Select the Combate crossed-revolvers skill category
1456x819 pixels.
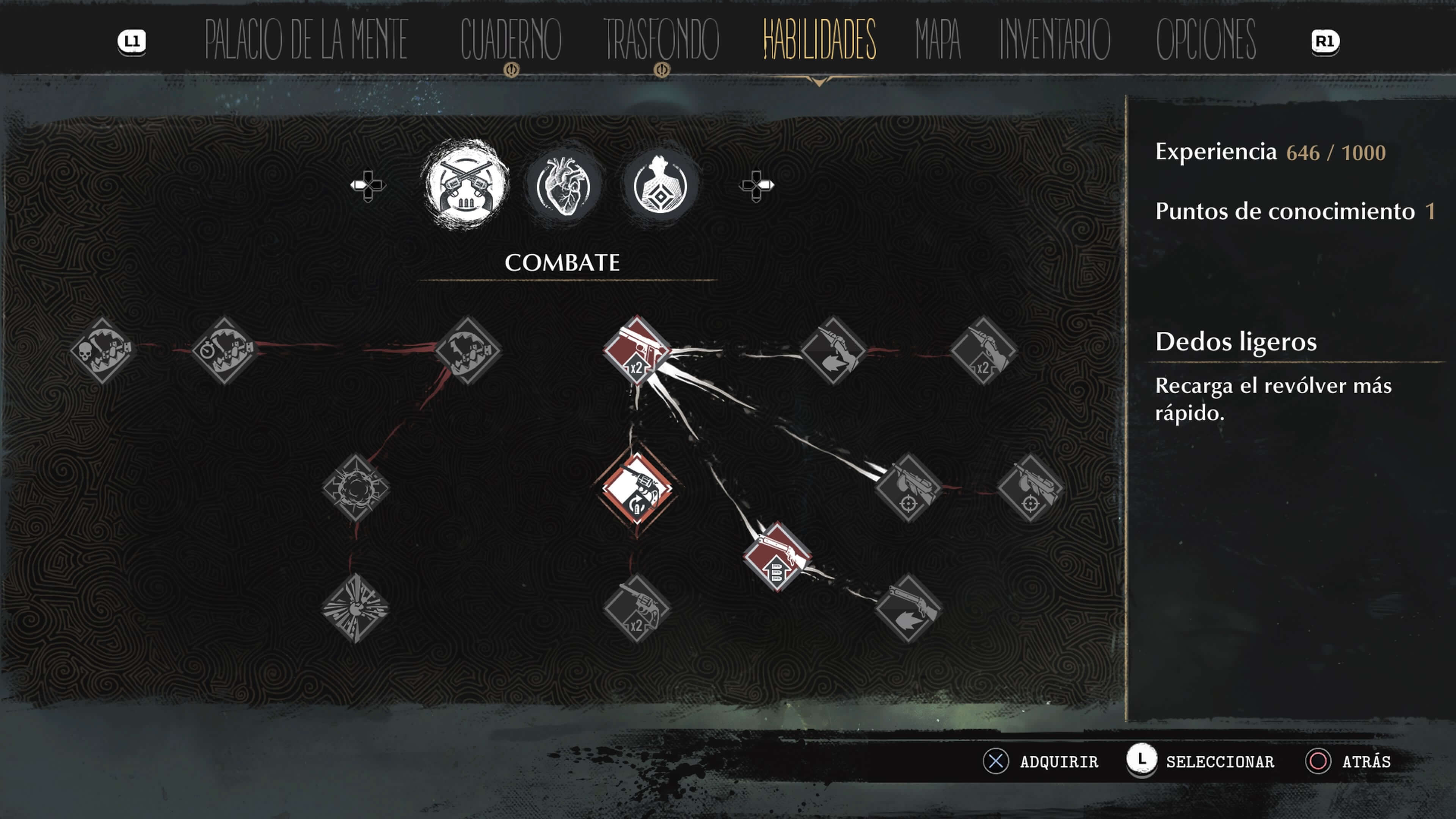pos(466,185)
